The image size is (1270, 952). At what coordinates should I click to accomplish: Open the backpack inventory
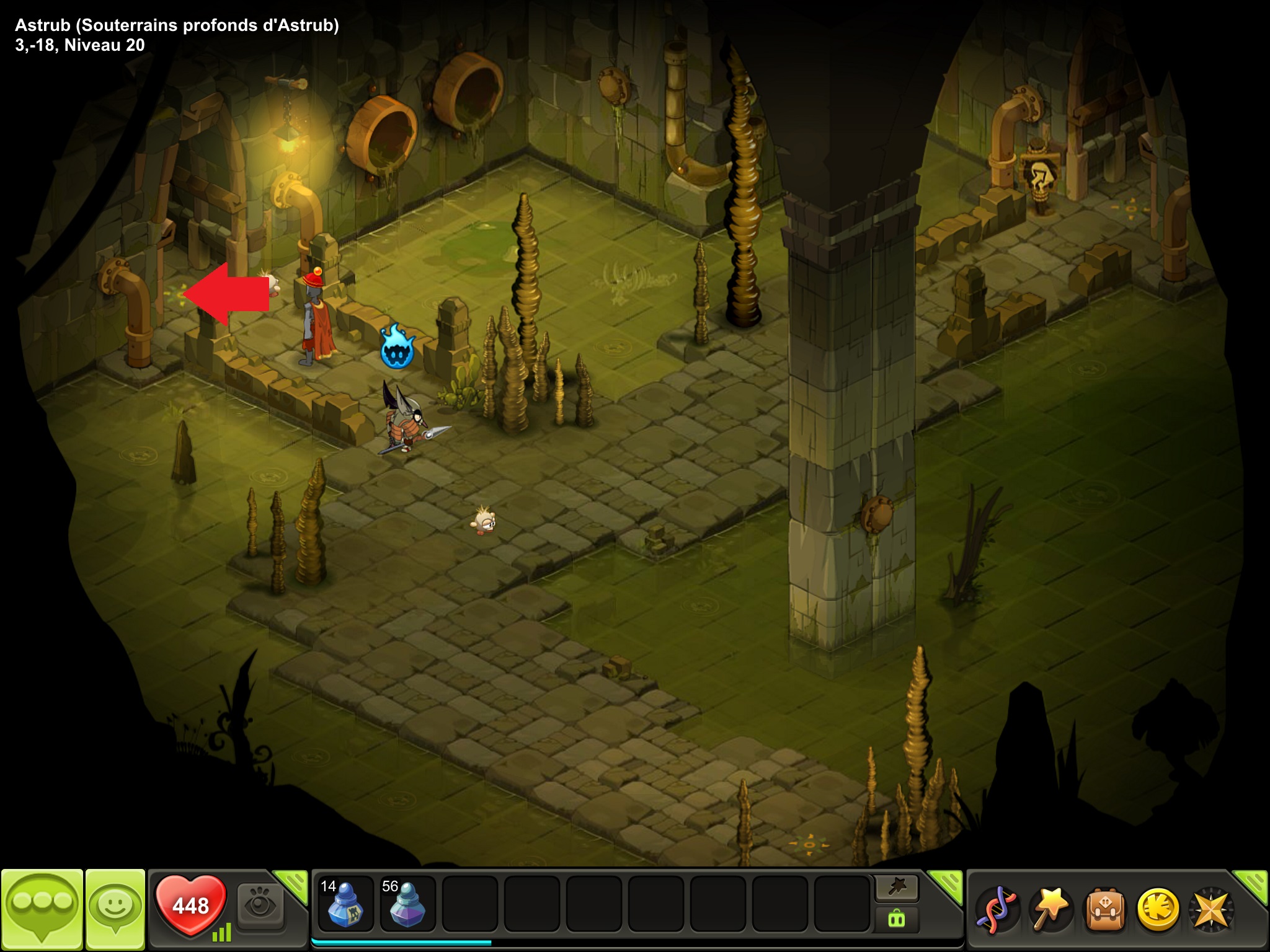click(x=1104, y=910)
